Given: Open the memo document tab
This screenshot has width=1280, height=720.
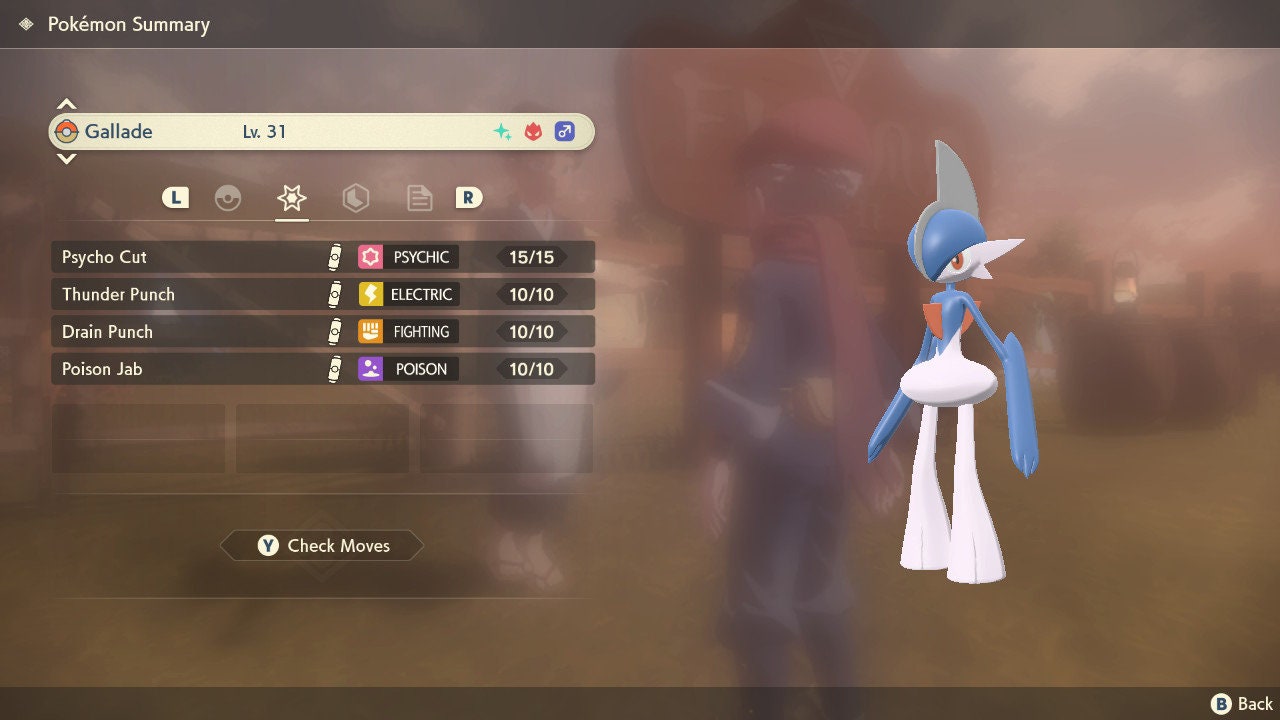Looking at the screenshot, I should 419,198.
